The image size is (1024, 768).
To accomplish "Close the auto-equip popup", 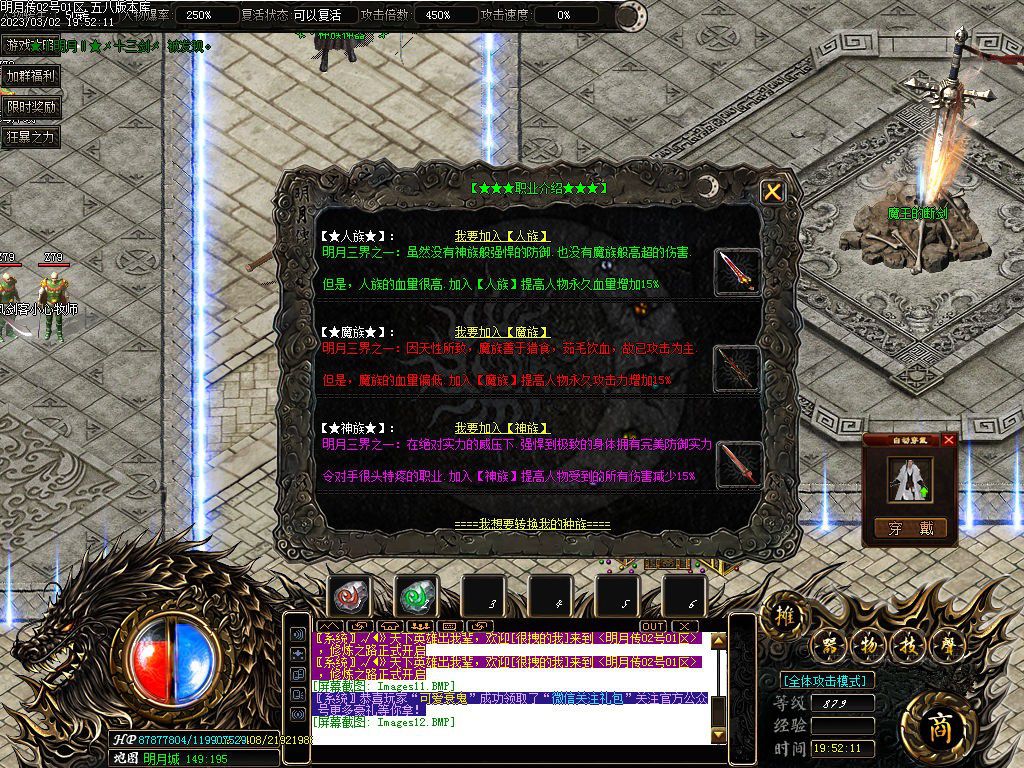I will pyautogui.click(x=949, y=439).
